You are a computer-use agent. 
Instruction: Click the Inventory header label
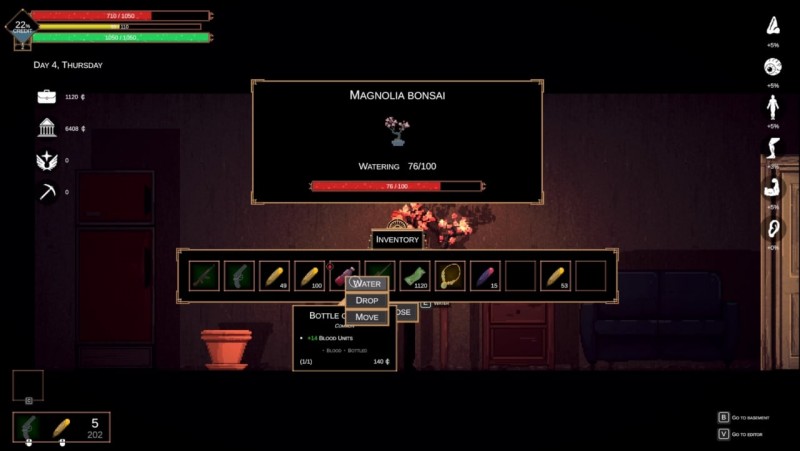[x=397, y=240]
